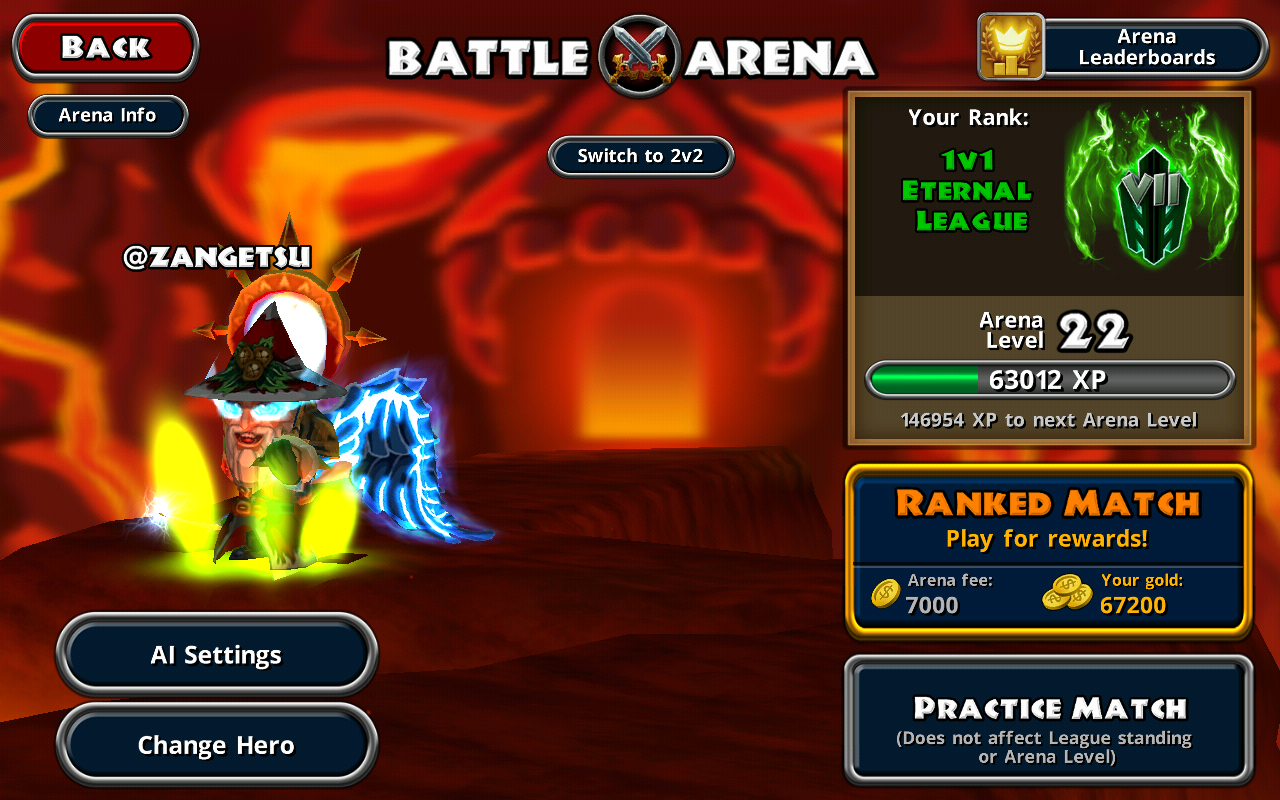Click the gold trophy leaderboard icon
The image size is (1280, 800).
(x=1010, y=47)
